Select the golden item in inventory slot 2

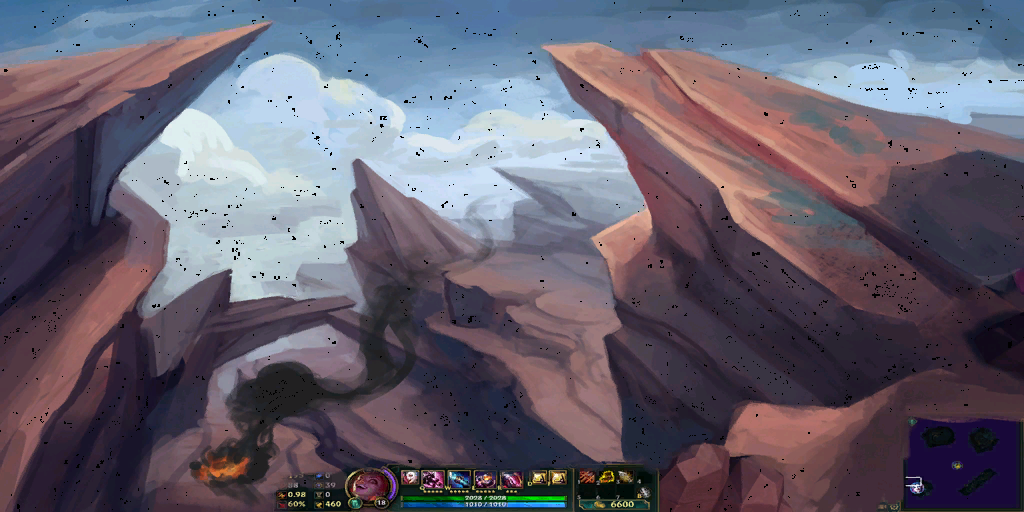point(607,478)
